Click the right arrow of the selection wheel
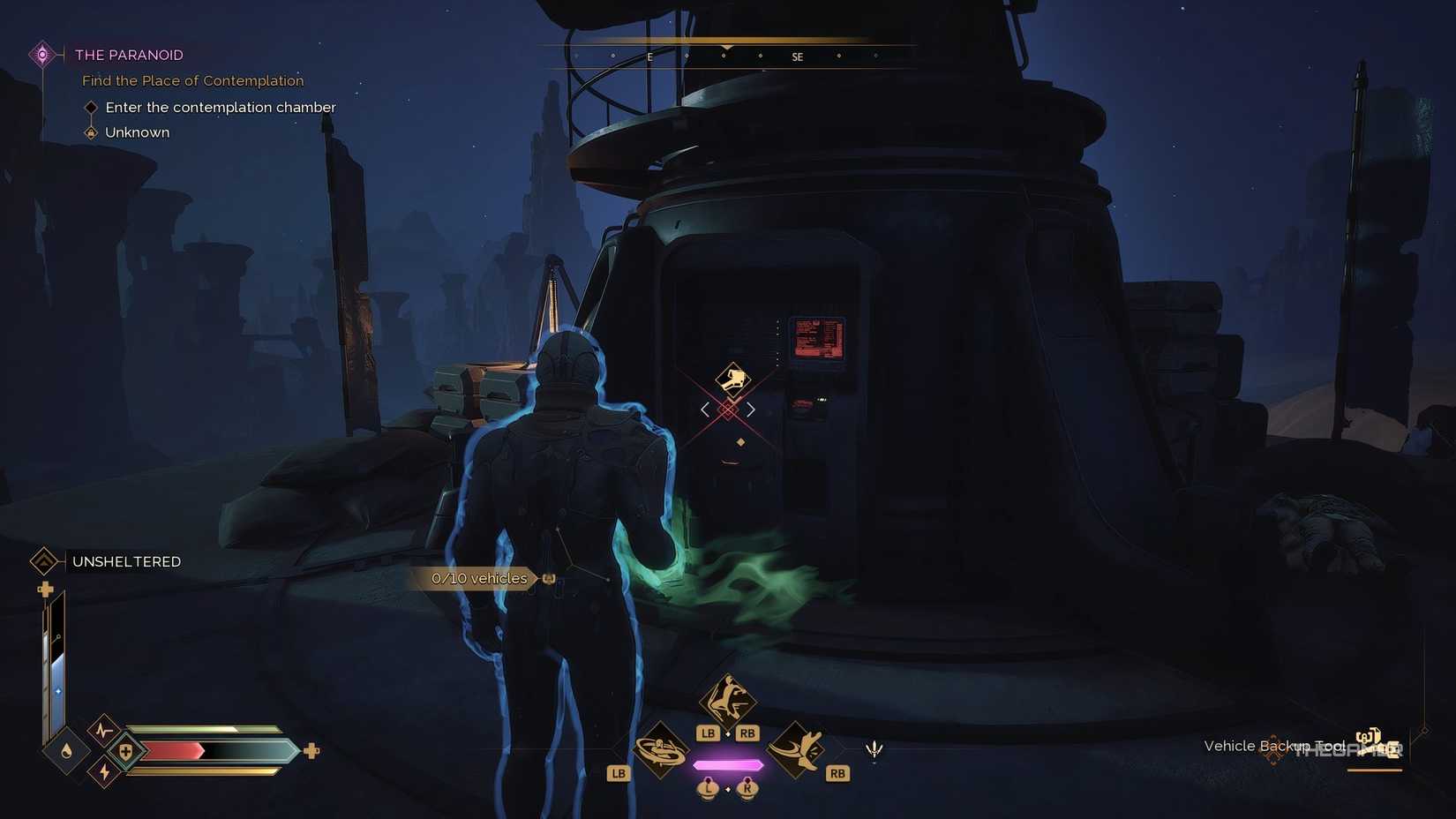 click(x=752, y=409)
